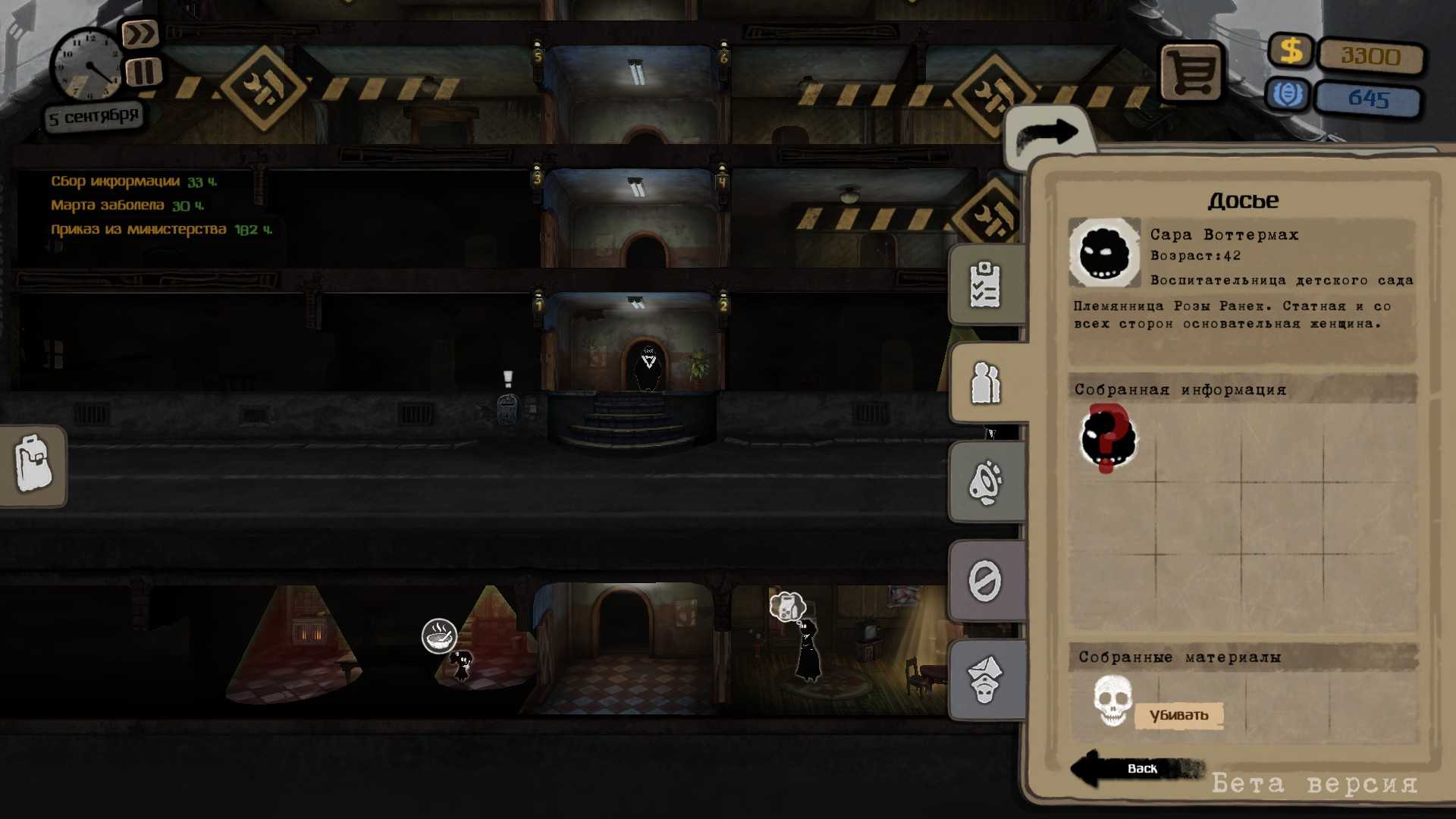Open the backpack inventory tab
The width and height of the screenshot is (1456, 819).
[33, 464]
